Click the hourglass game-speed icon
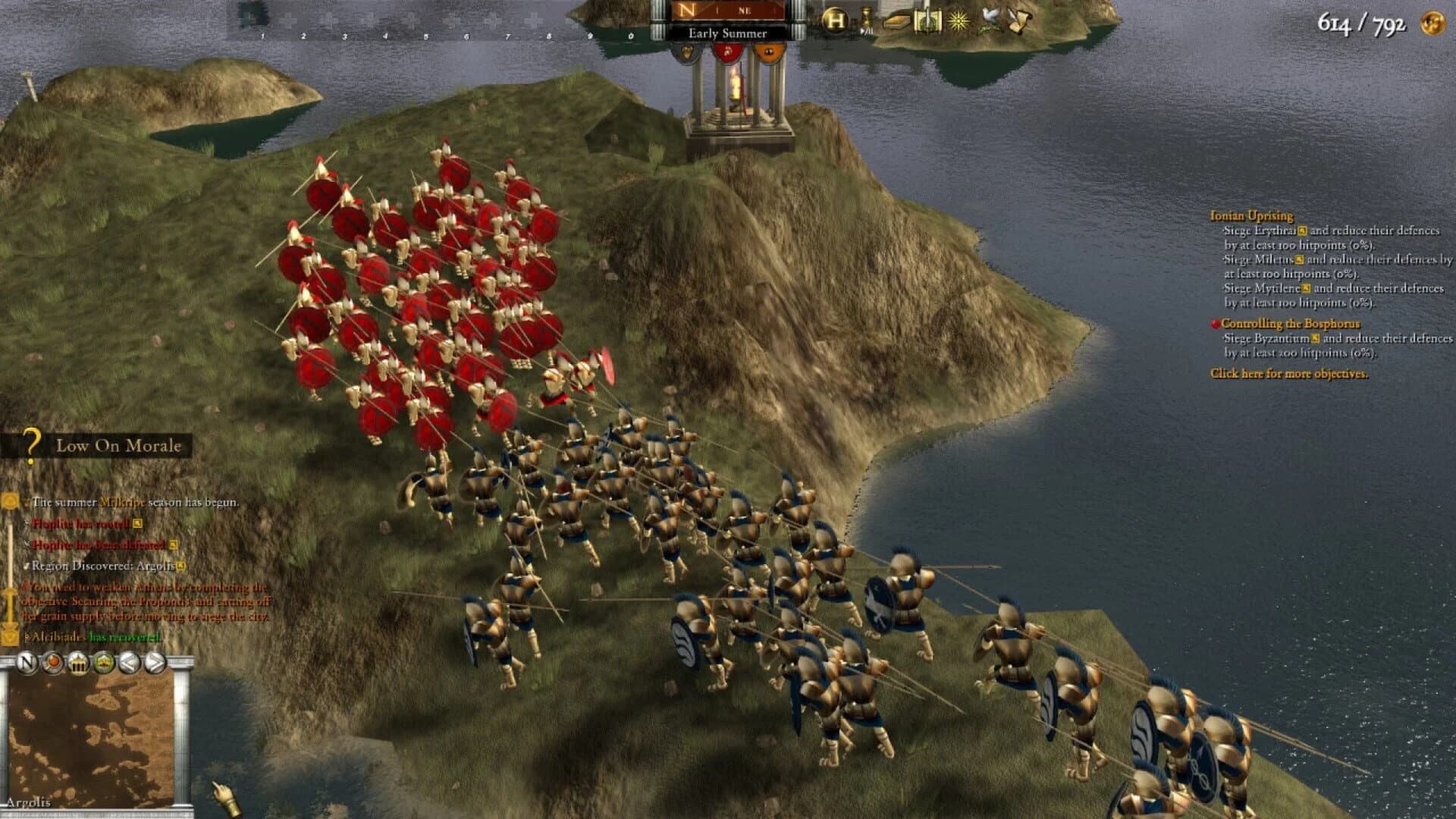The height and width of the screenshot is (819, 1456). [866, 15]
